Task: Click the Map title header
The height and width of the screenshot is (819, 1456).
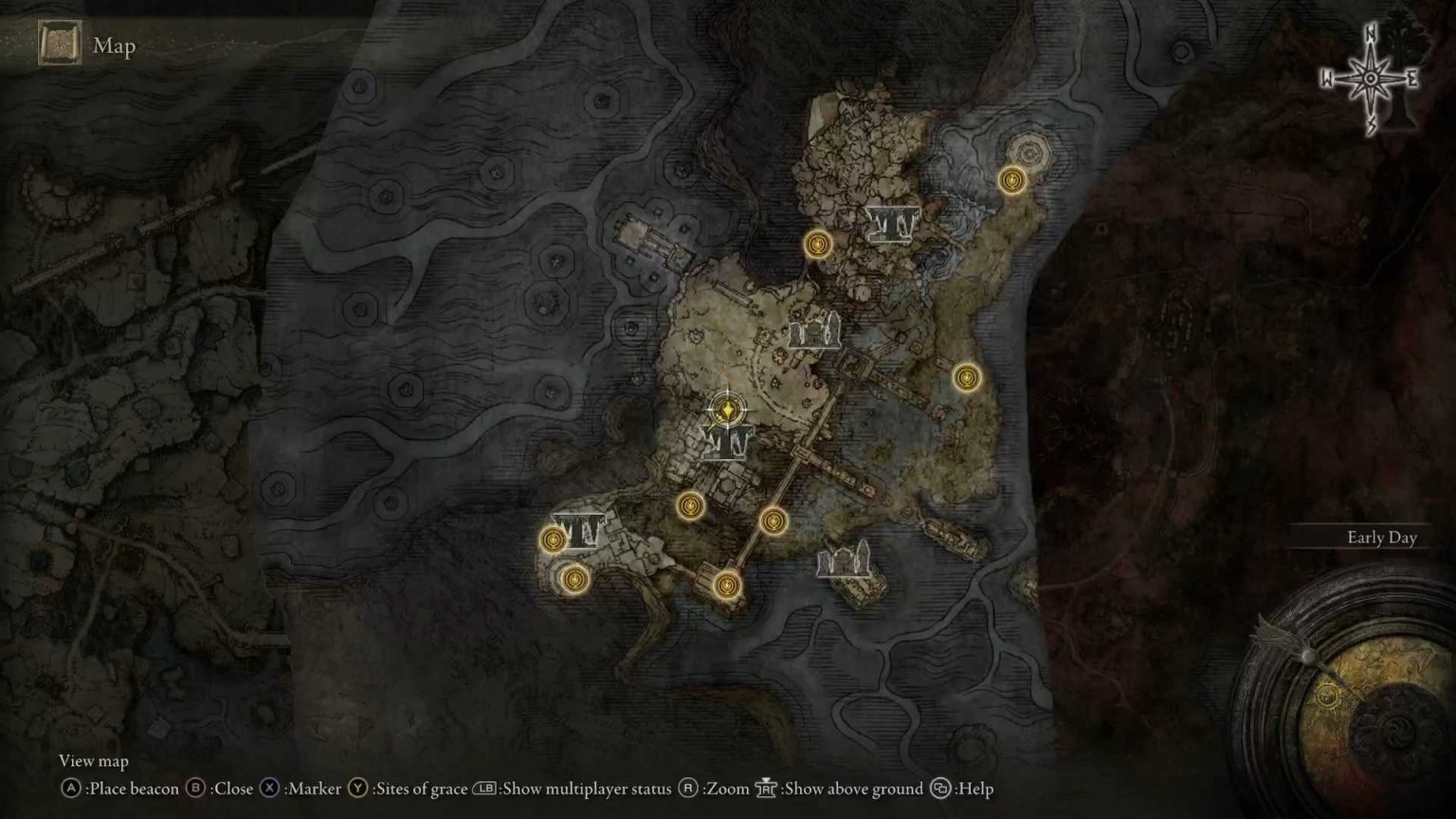Action: click(x=114, y=45)
